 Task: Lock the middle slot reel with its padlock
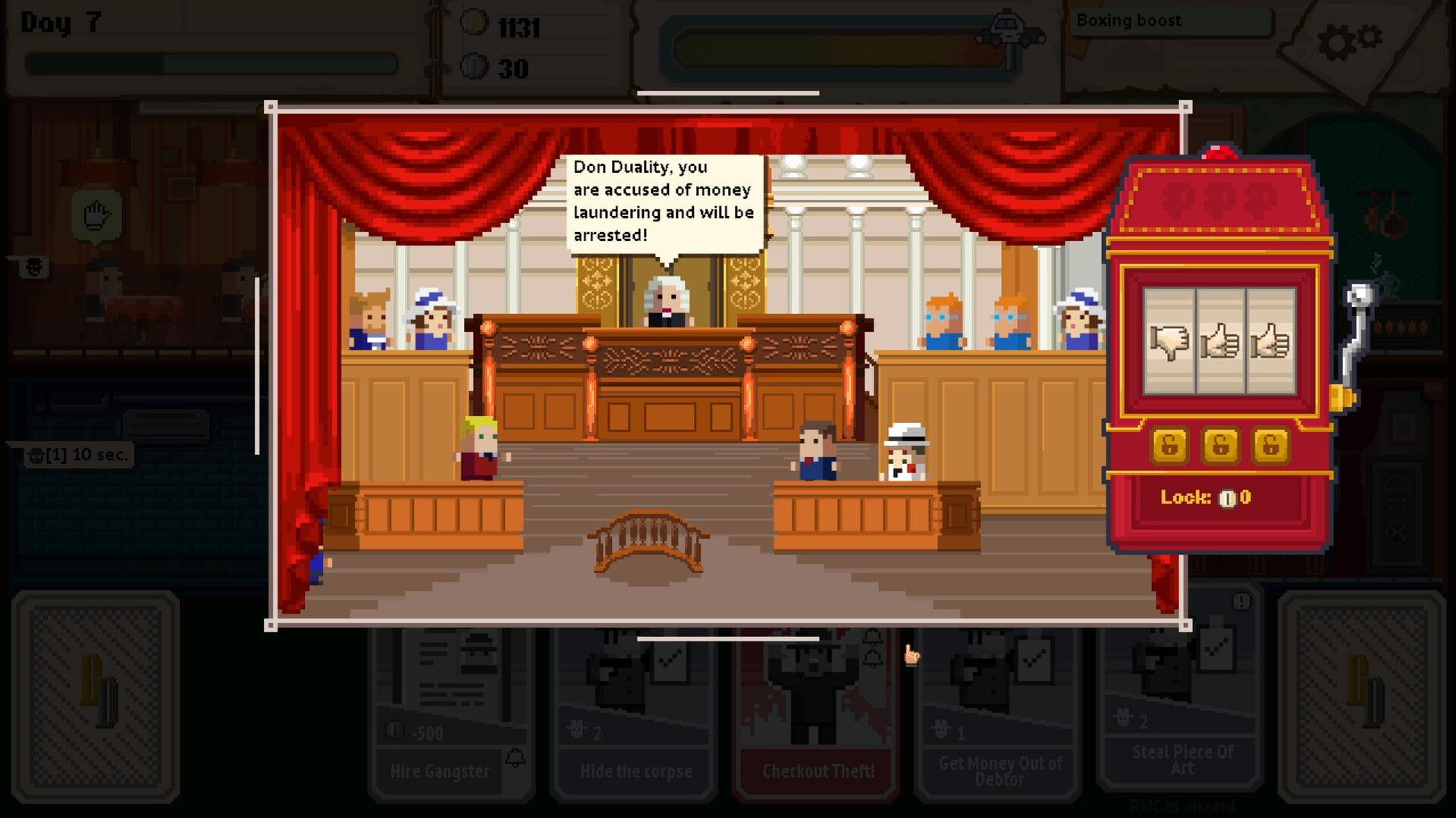click(x=1219, y=445)
